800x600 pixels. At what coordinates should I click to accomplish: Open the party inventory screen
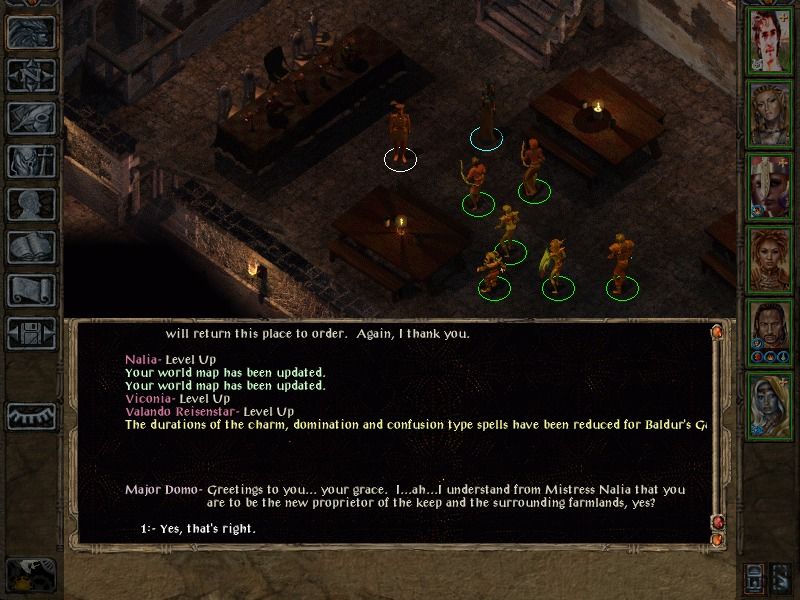31,161
